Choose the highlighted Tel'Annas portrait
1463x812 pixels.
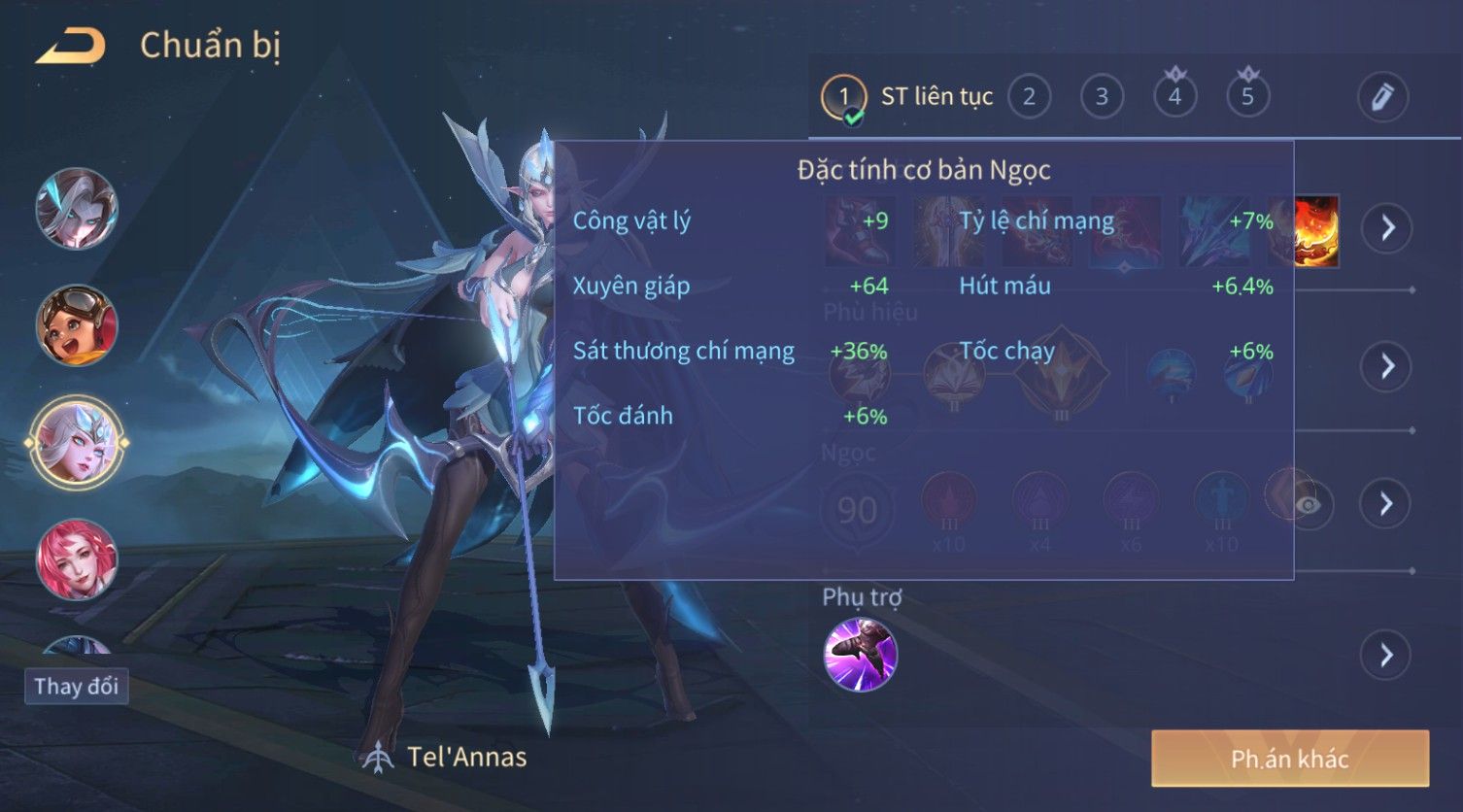point(77,442)
